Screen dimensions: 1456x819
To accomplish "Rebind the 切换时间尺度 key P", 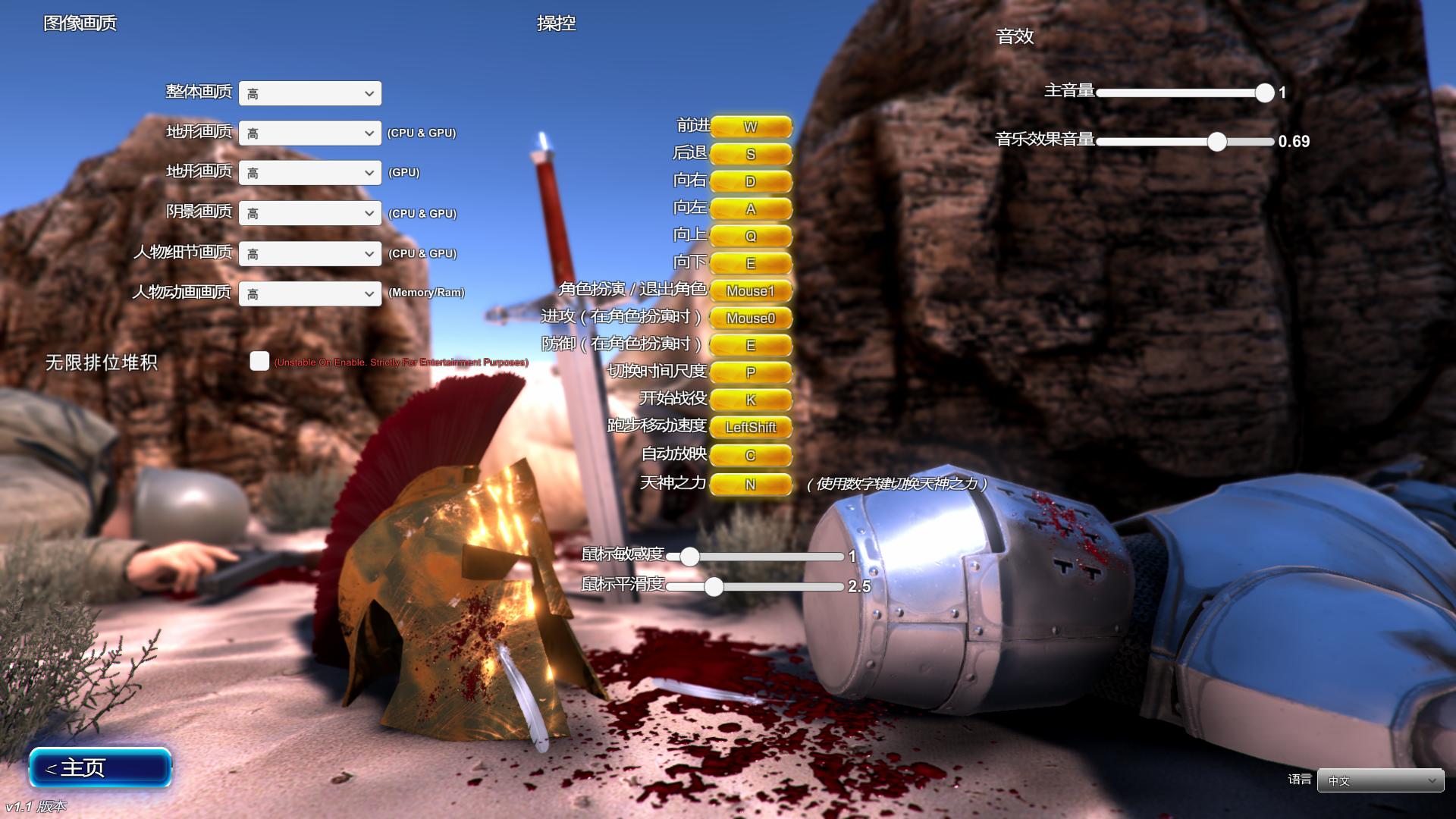I will click(750, 372).
